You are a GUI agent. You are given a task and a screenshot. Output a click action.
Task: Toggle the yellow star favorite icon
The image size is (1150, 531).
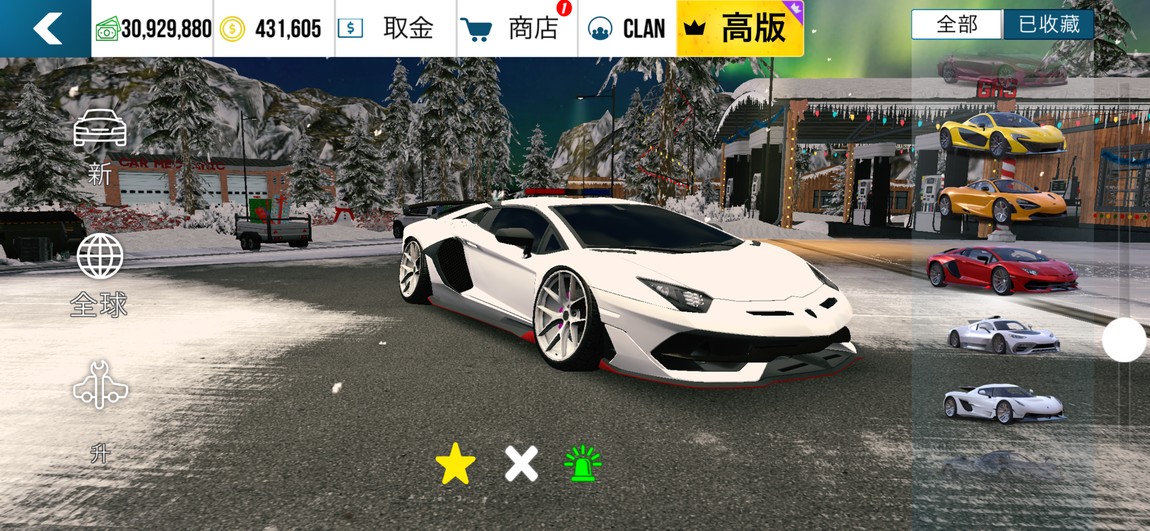pos(456,464)
